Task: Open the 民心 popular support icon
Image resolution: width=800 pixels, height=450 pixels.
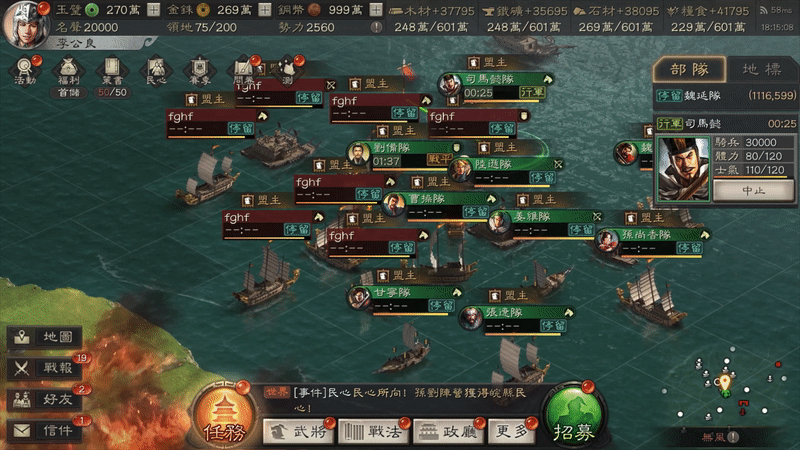Action: [x=156, y=72]
